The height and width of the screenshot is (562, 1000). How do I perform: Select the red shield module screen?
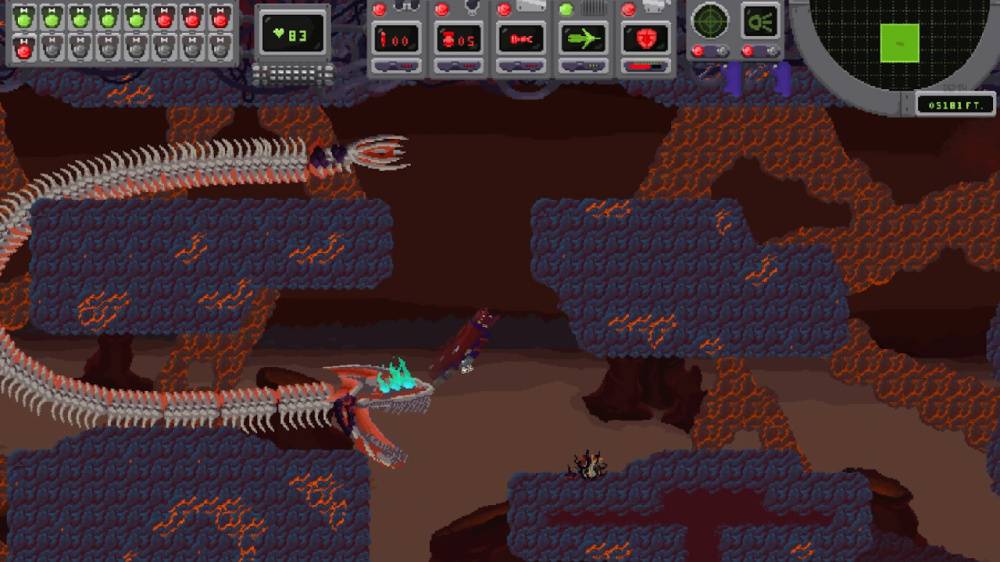pyautogui.click(x=646, y=39)
